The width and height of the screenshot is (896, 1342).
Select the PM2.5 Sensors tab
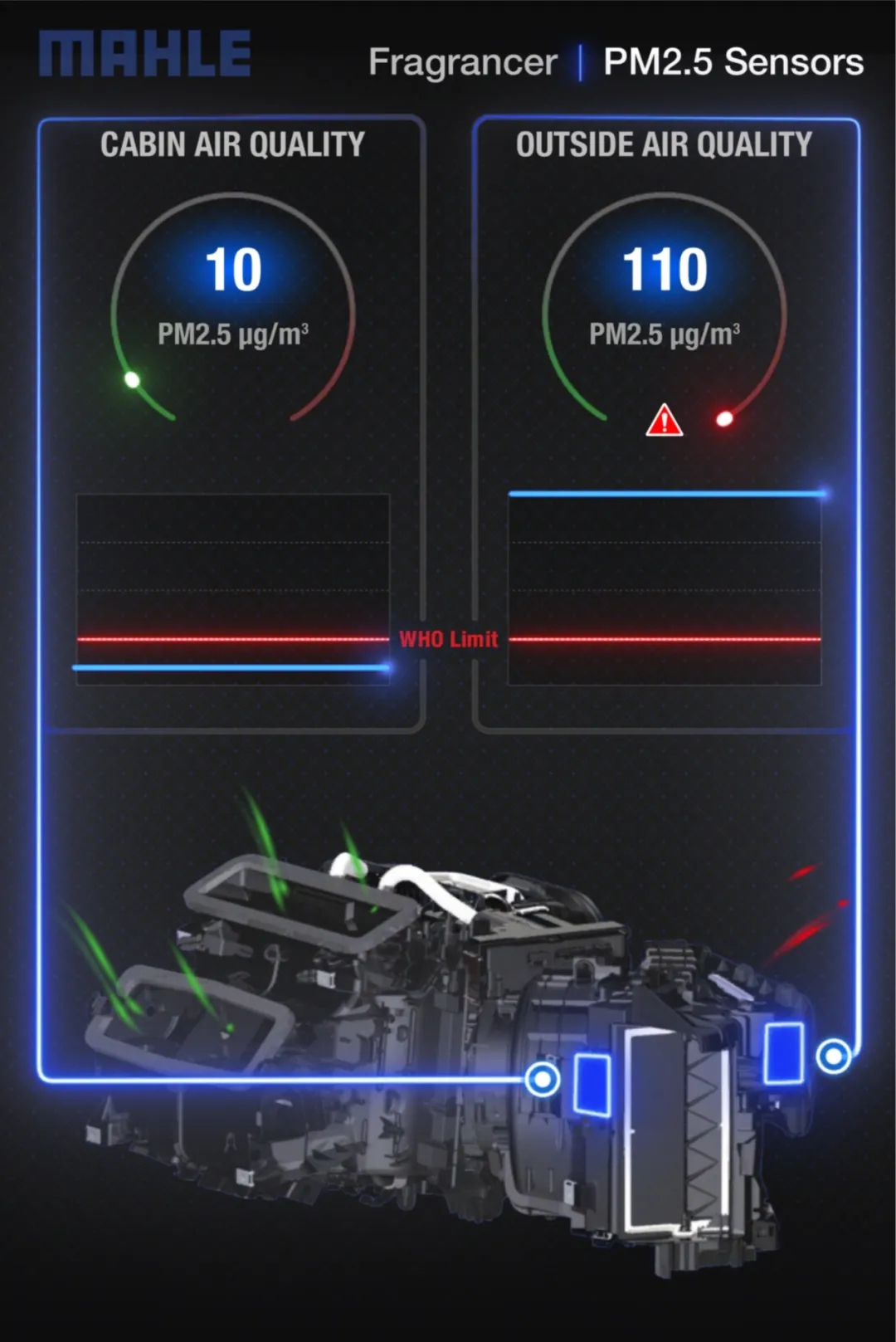[733, 62]
